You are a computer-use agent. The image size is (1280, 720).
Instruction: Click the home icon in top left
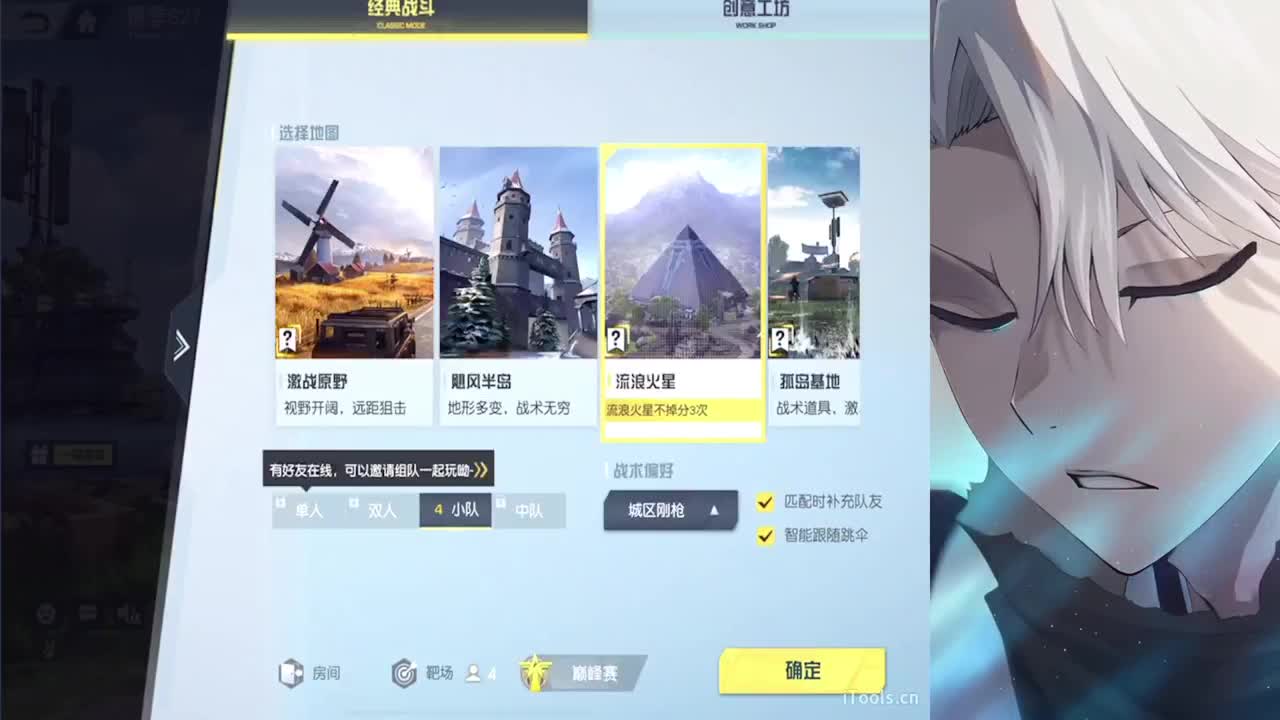click(87, 20)
